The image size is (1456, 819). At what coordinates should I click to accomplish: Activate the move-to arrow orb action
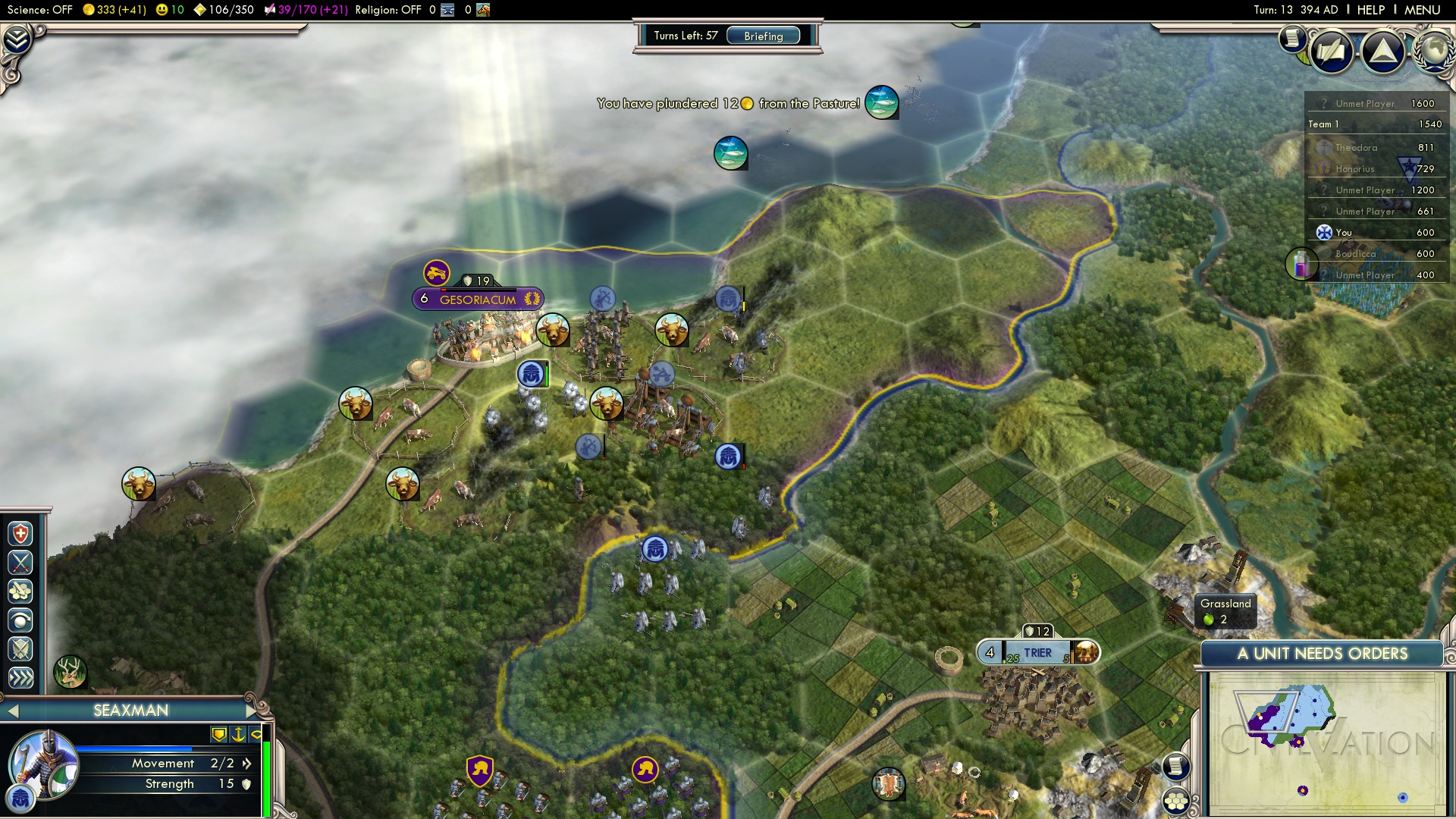tap(20, 620)
